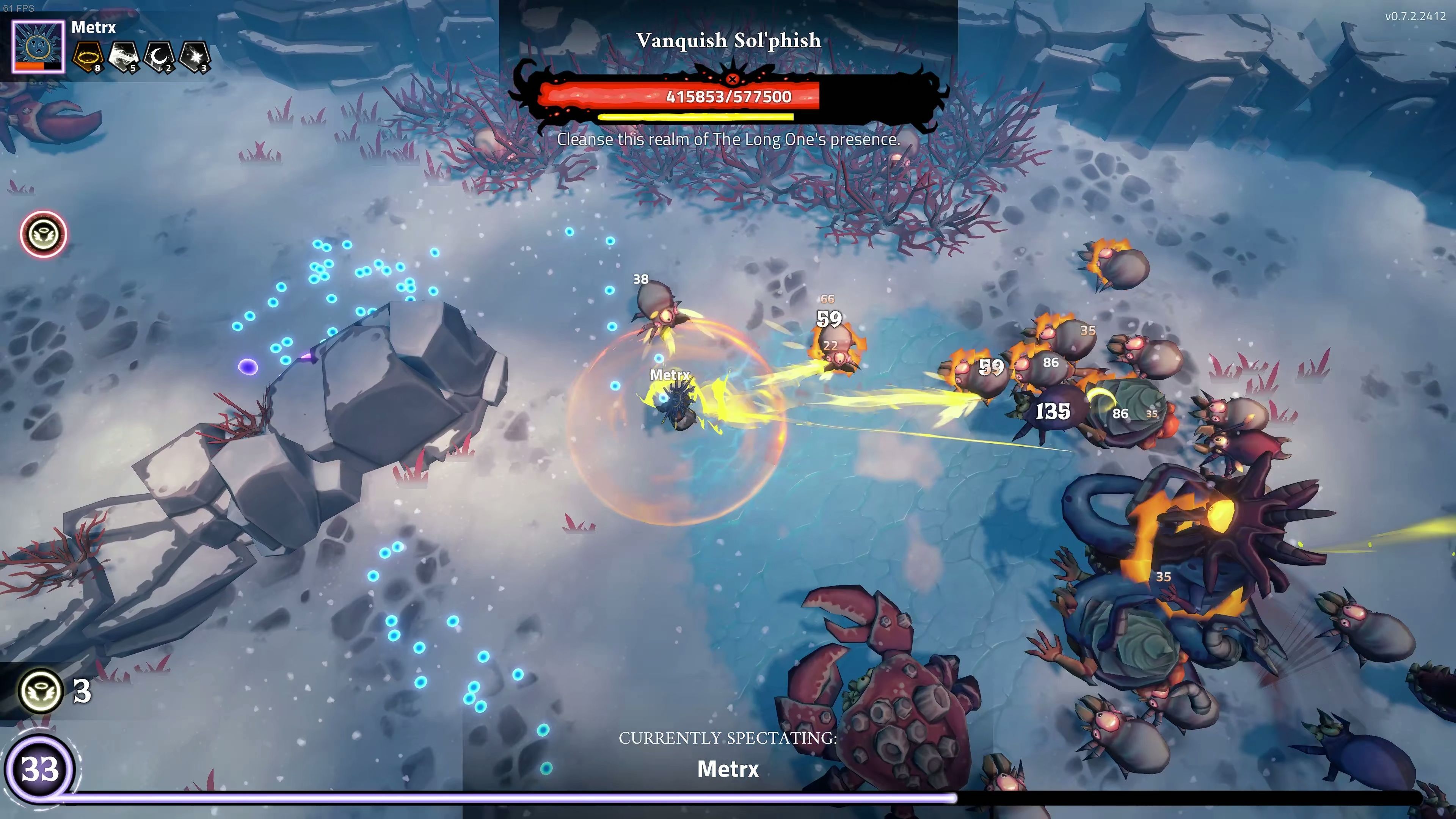Inspect the golden halo ring ability icon

click(x=89, y=57)
